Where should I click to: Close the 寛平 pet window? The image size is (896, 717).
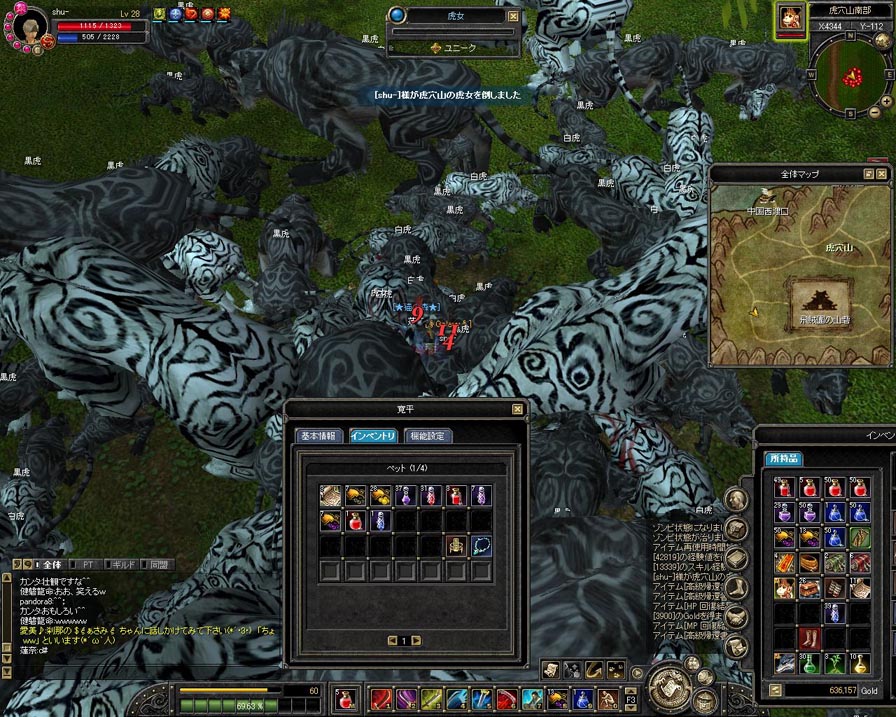pos(517,409)
